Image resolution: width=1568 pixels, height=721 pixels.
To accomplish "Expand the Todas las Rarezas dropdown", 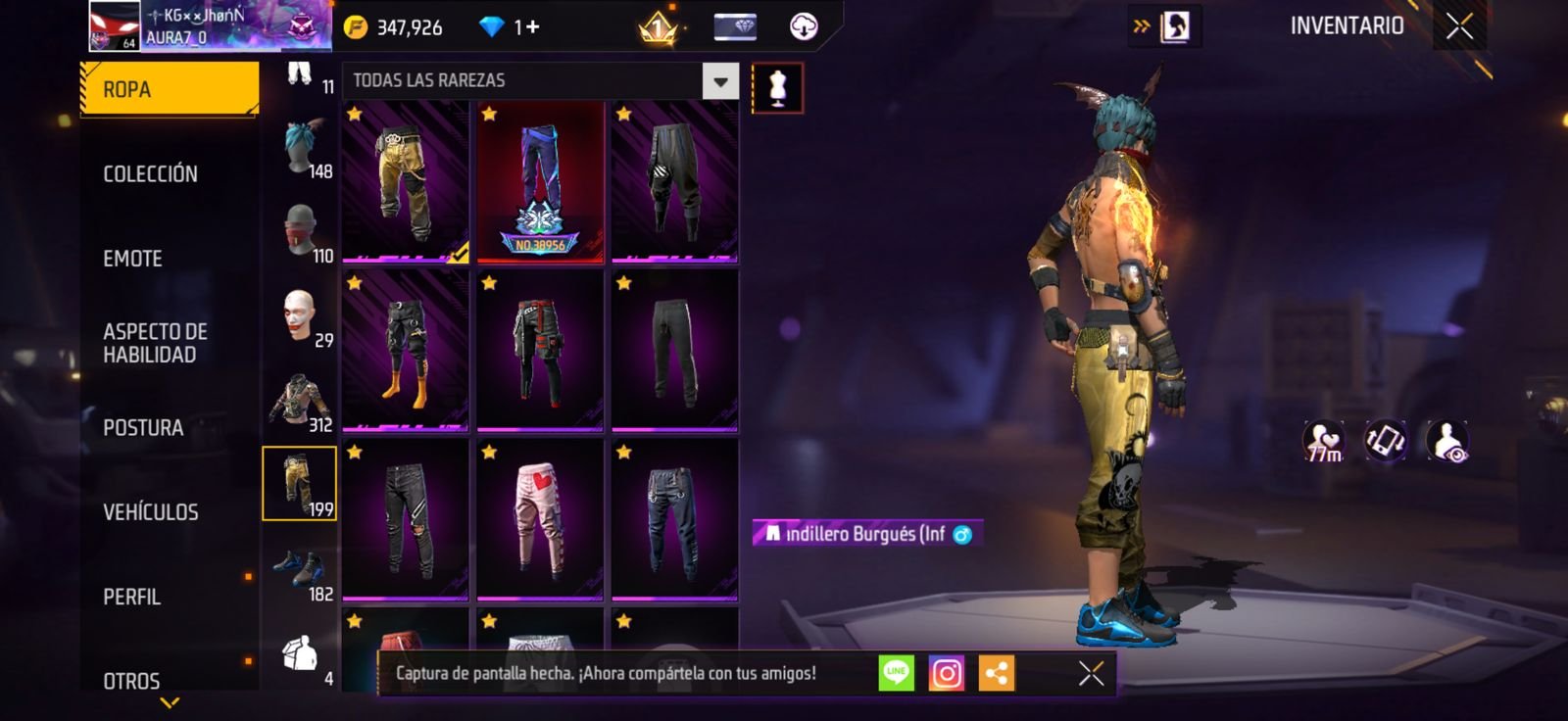I will [x=720, y=81].
